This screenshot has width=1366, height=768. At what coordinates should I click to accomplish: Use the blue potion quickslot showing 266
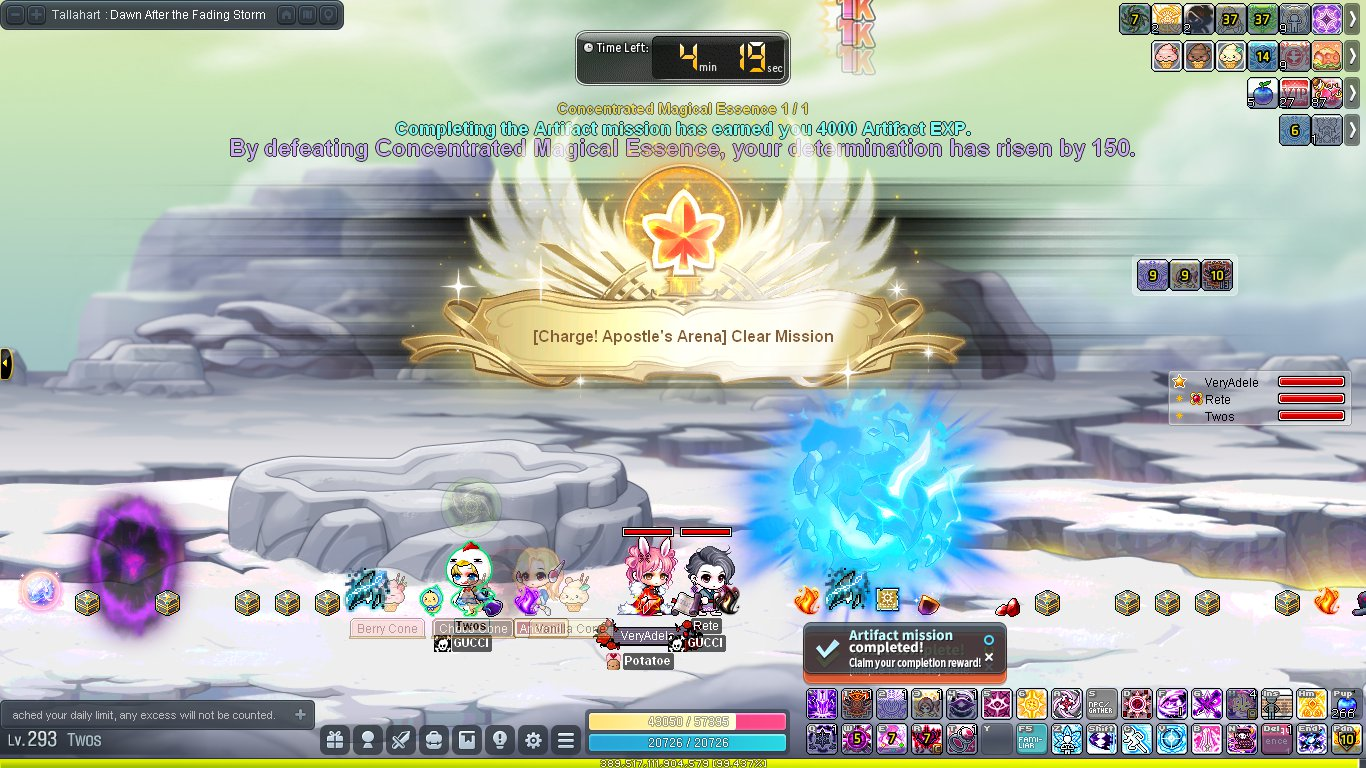click(x=1344, y=704)
